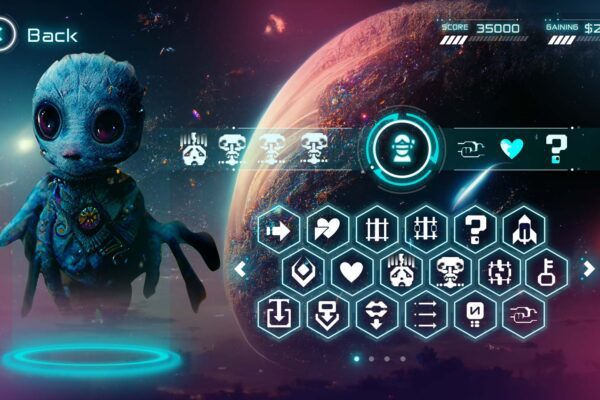
Task: Choose the broken heart hexagon icon
Action: point(327,229)
